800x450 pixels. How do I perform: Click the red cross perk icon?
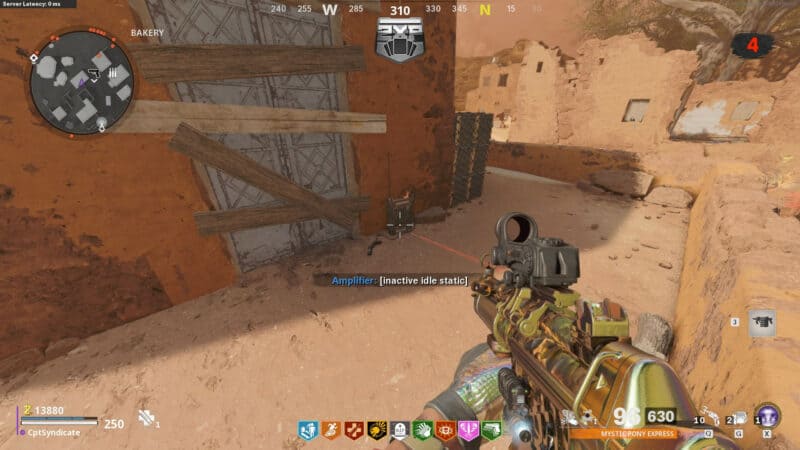coord(354,430)
